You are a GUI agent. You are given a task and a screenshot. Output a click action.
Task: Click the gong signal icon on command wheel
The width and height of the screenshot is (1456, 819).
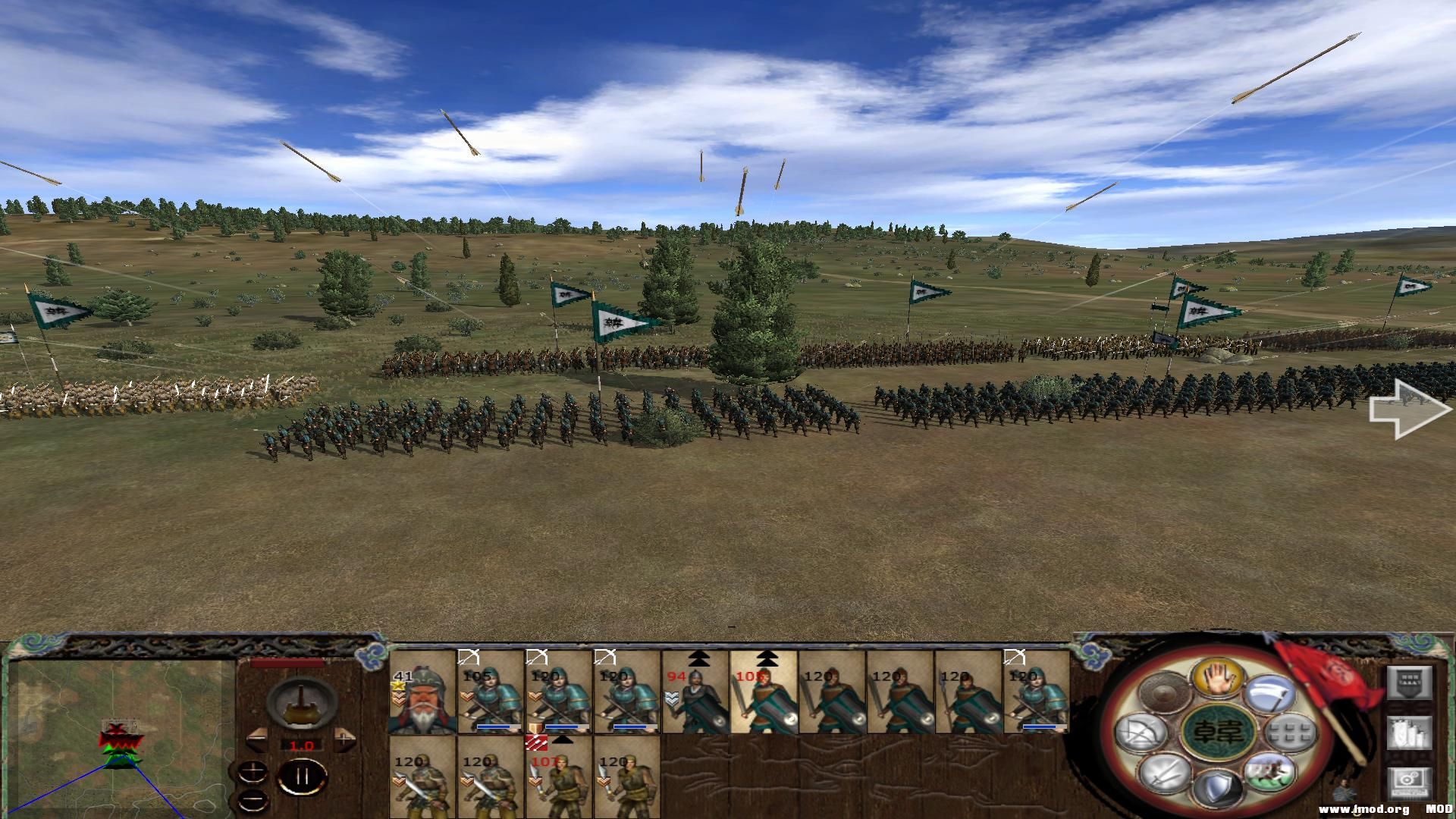click(x=1164, y=692)
